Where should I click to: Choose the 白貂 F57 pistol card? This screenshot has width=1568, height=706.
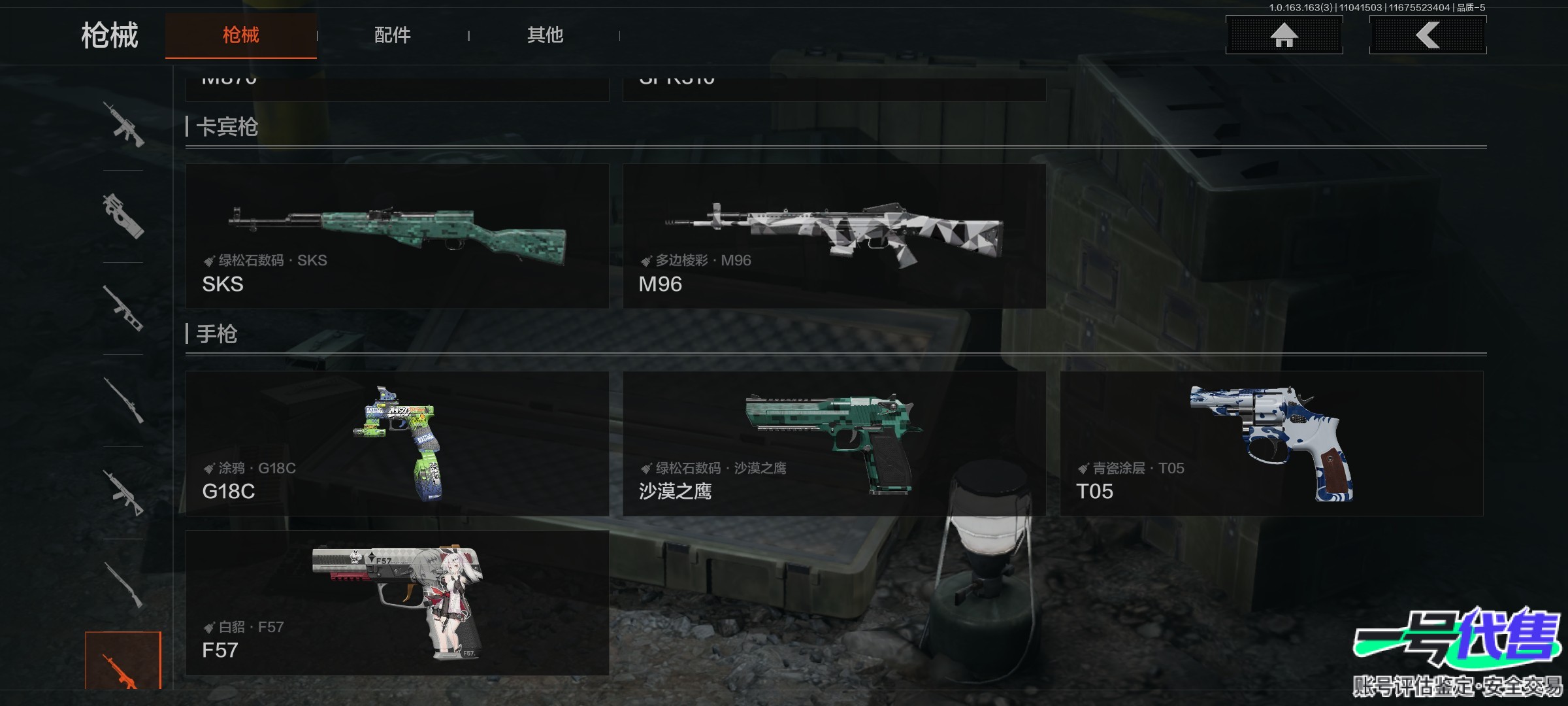(397, 603)
